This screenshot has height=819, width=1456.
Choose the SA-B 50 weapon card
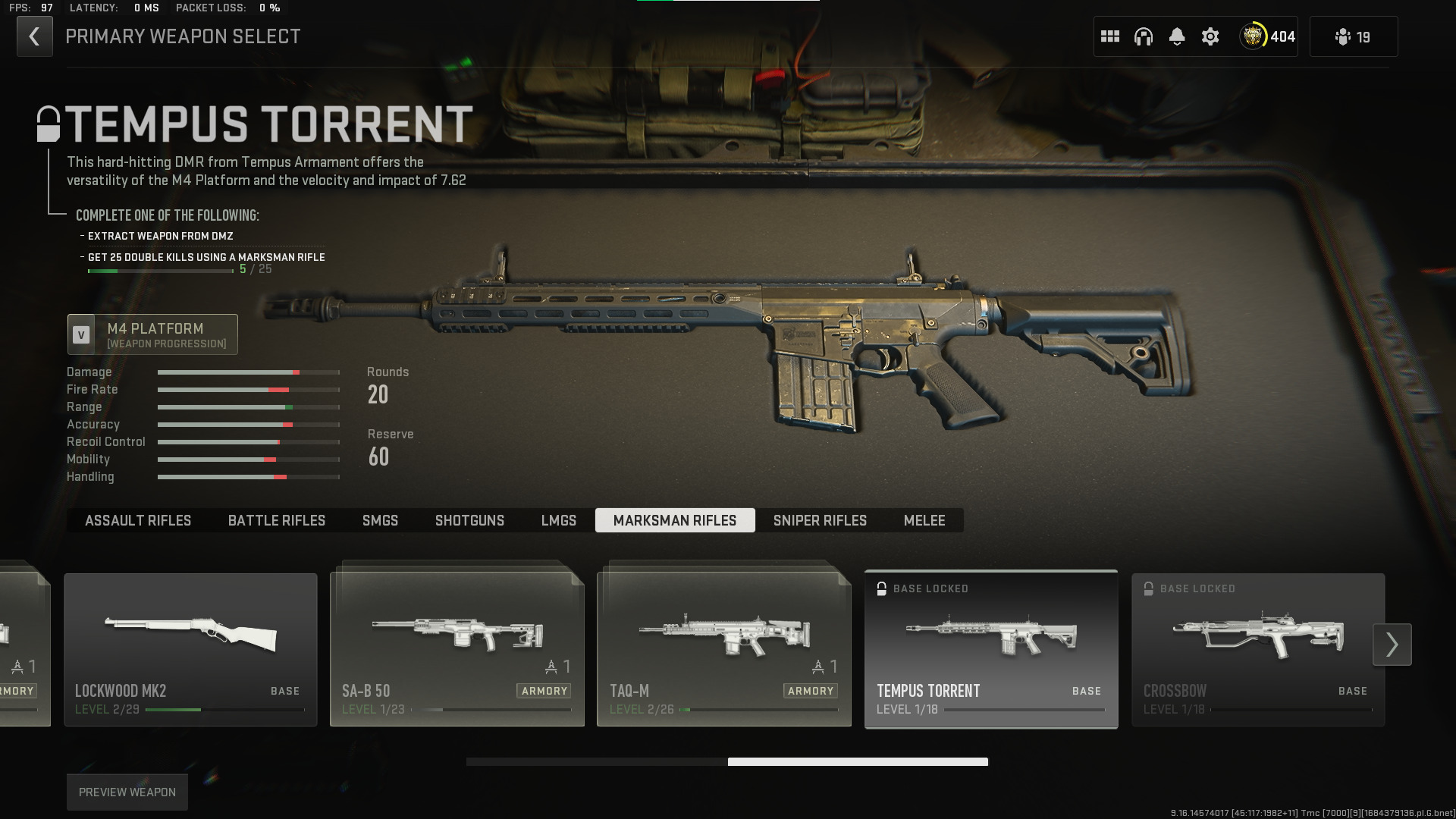pyautogui.click(x=457, y=649)
